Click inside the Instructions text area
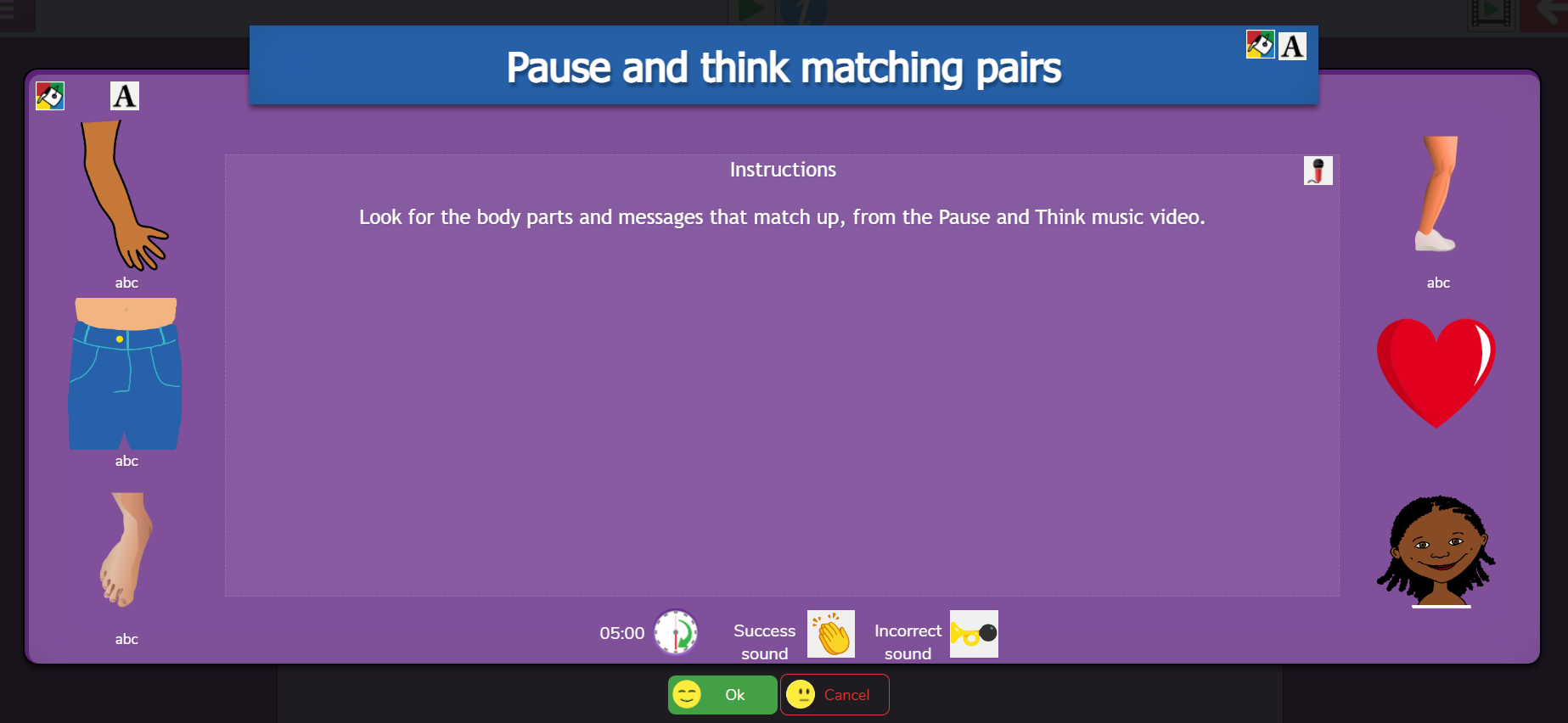The height and width of the screenshot is (723, 1568). coord(783,373)
